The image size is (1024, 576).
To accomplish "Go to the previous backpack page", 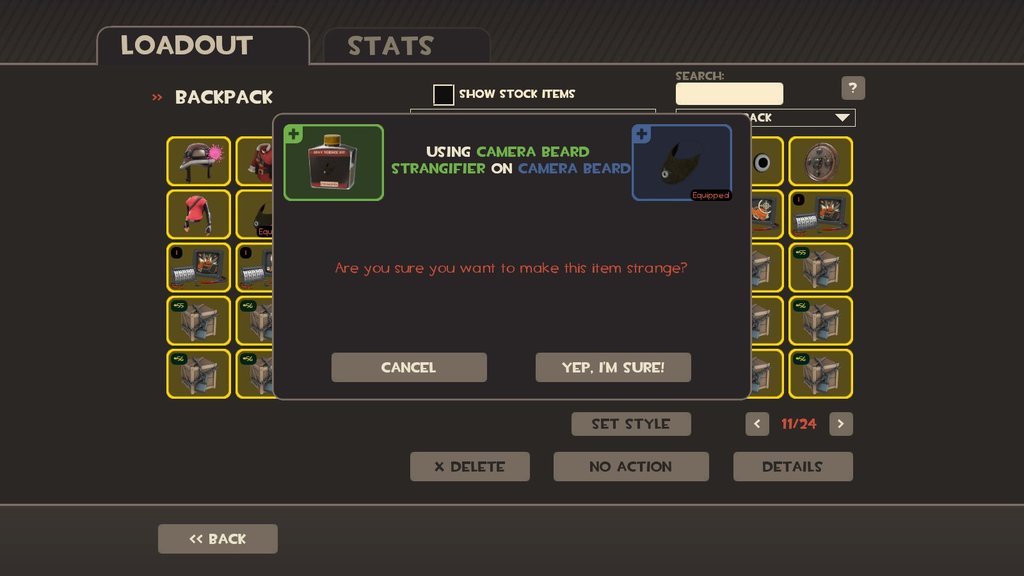I will click(x=757, y=424).
